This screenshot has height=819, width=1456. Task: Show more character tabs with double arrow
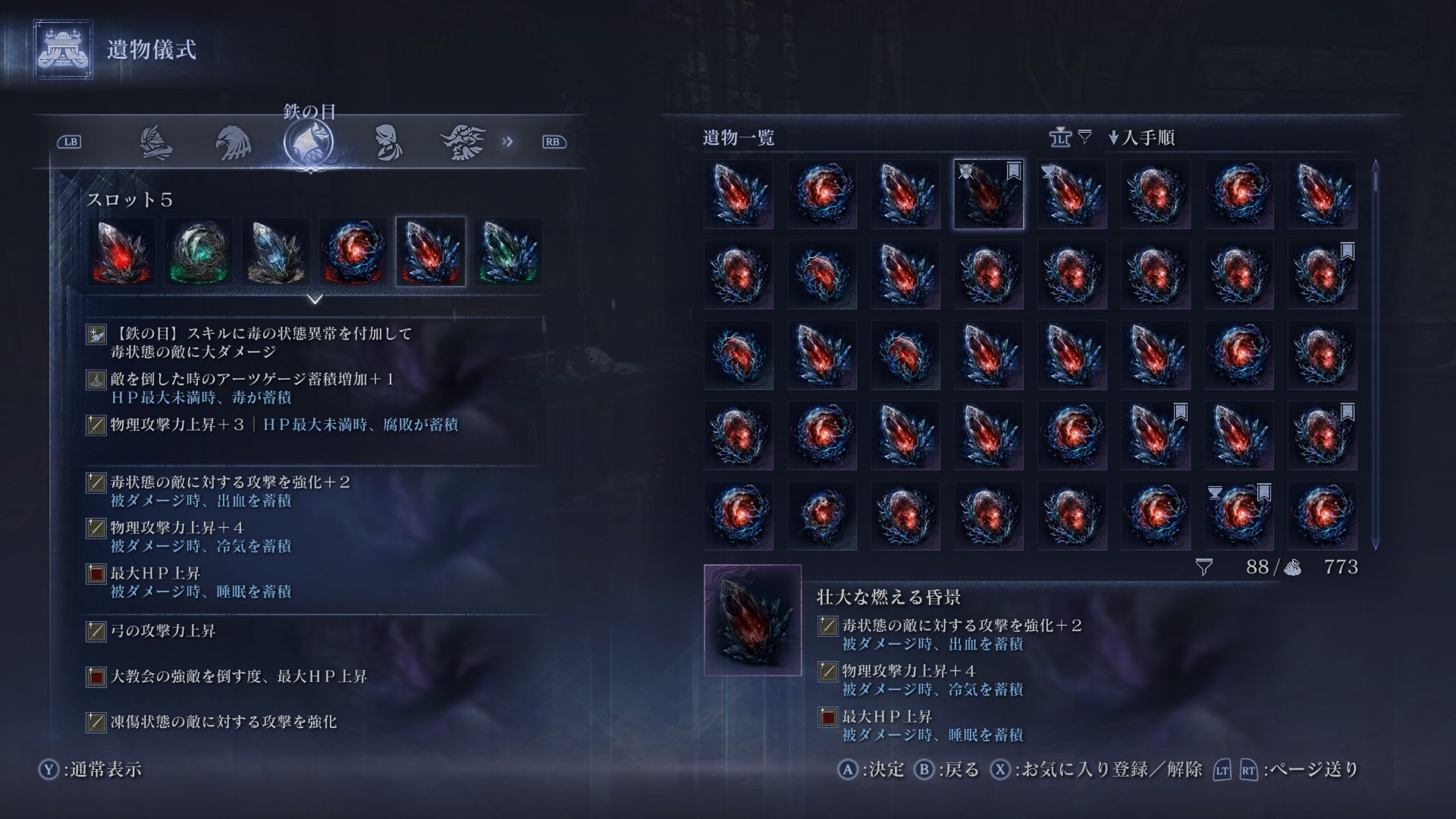[x=507, y=142]
